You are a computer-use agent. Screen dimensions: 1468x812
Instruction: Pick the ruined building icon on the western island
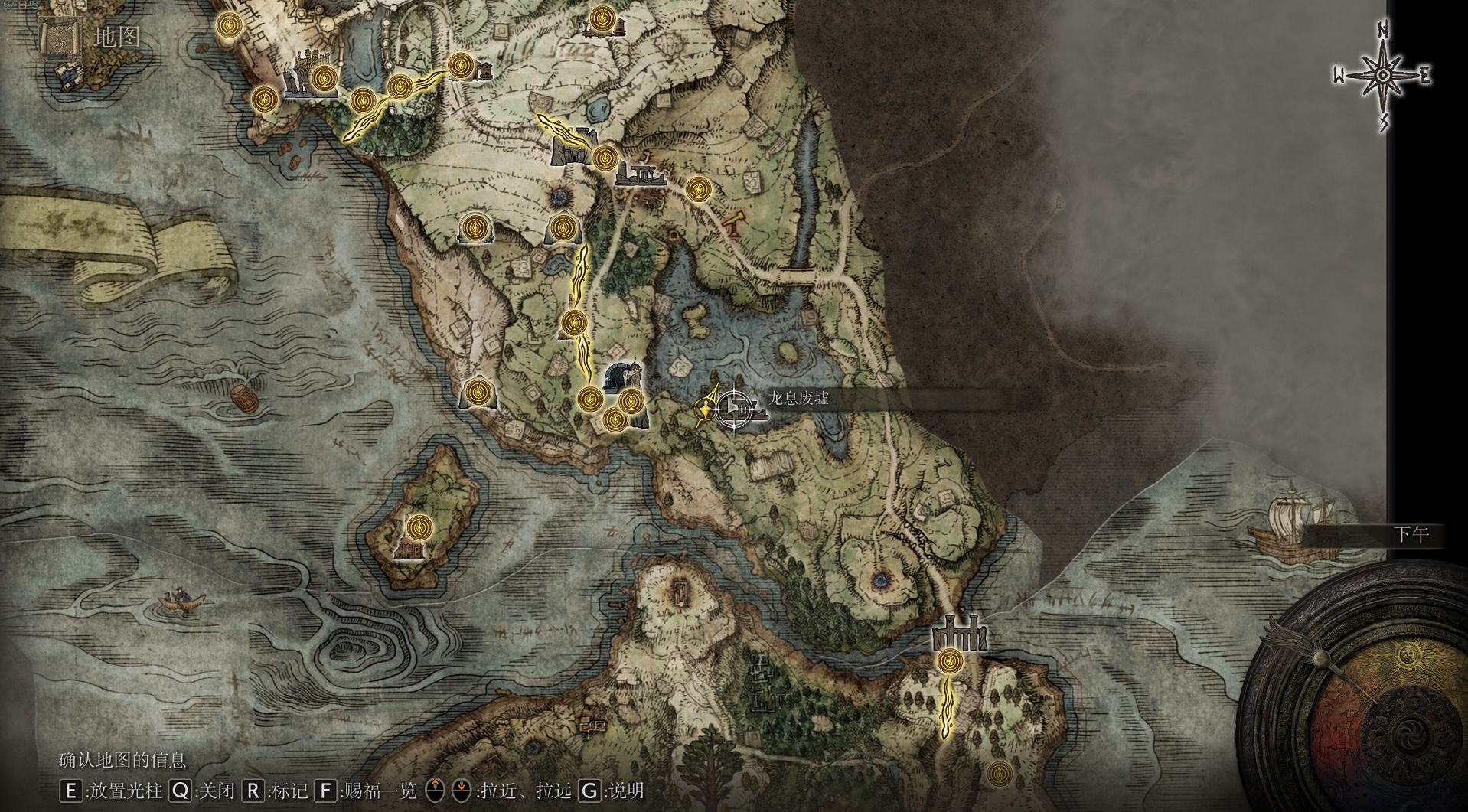(x=409, y=549)
